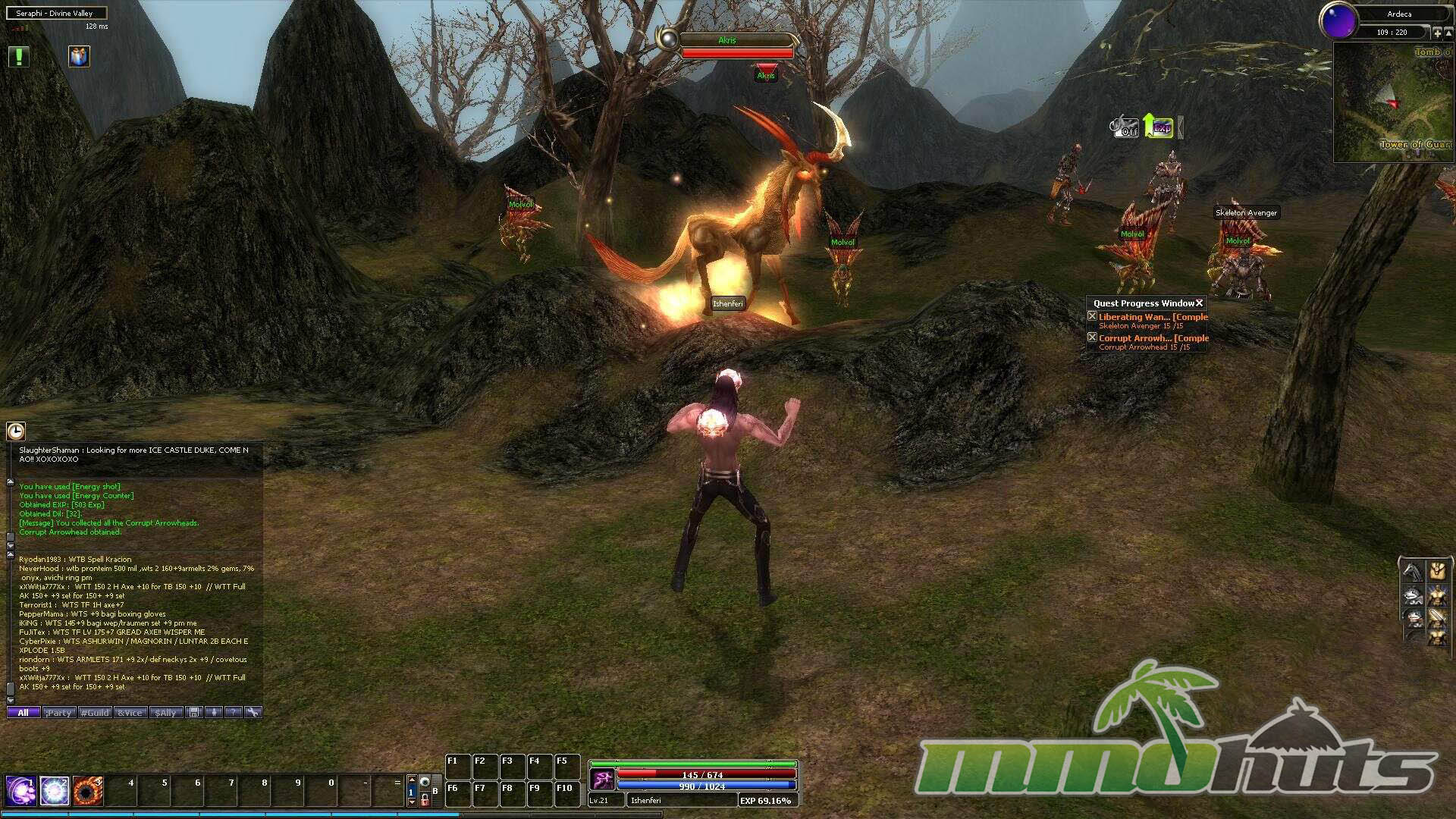This screenshot has width=1456, height=819.
Task: Collapse the minimap with the arrow button
Action: pyautogui.click(x=1448, y=33)
